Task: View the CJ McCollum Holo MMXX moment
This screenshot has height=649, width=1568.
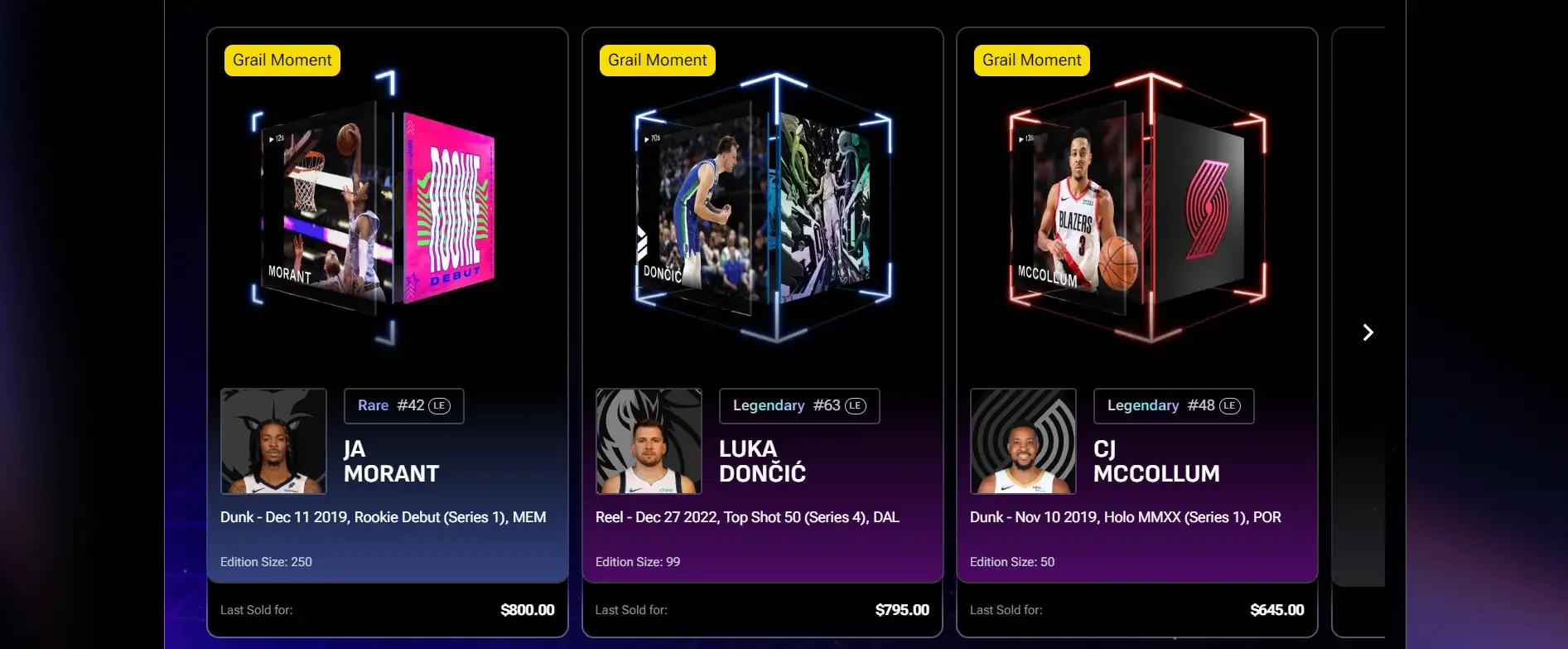Action: 1137,207
